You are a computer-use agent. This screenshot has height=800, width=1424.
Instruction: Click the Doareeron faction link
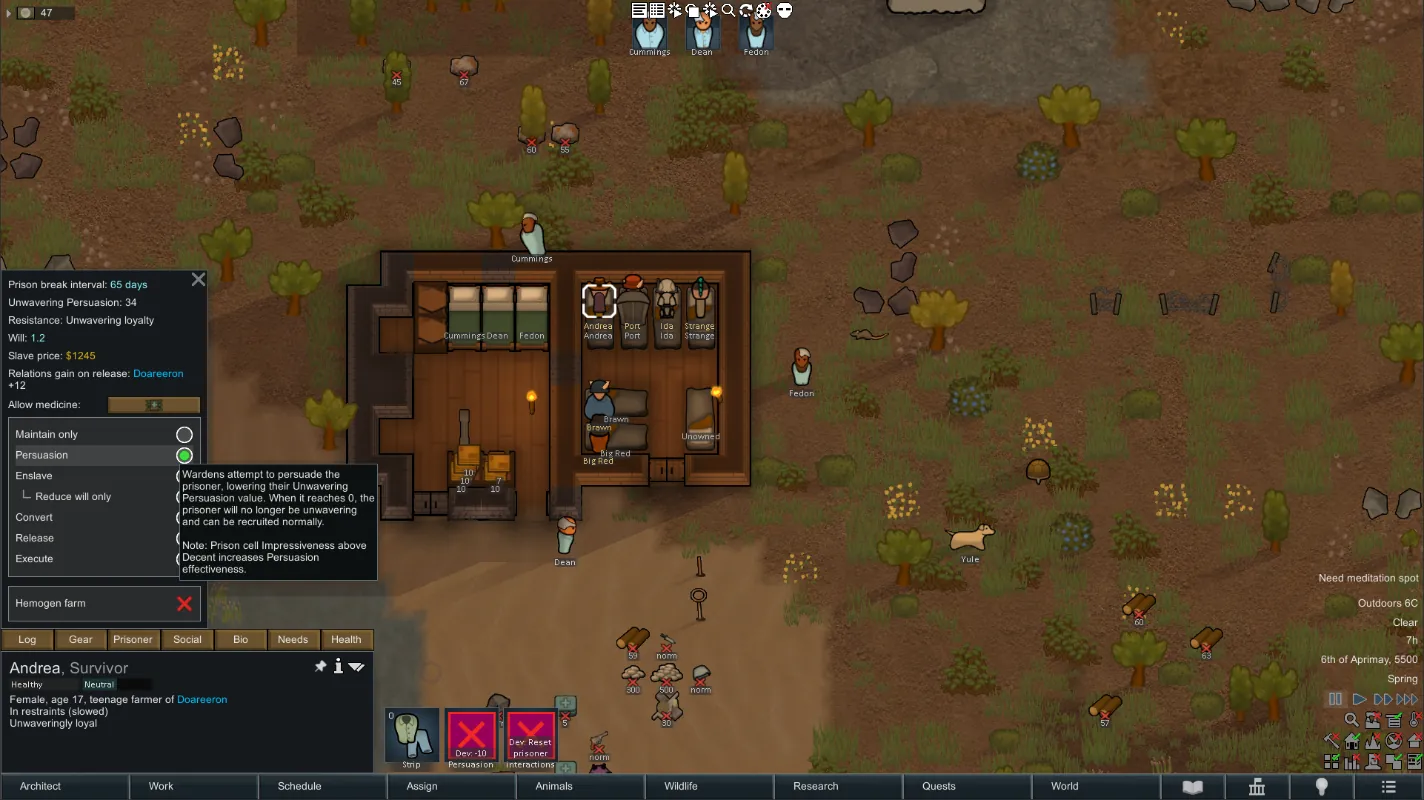[x=158, y=374]
